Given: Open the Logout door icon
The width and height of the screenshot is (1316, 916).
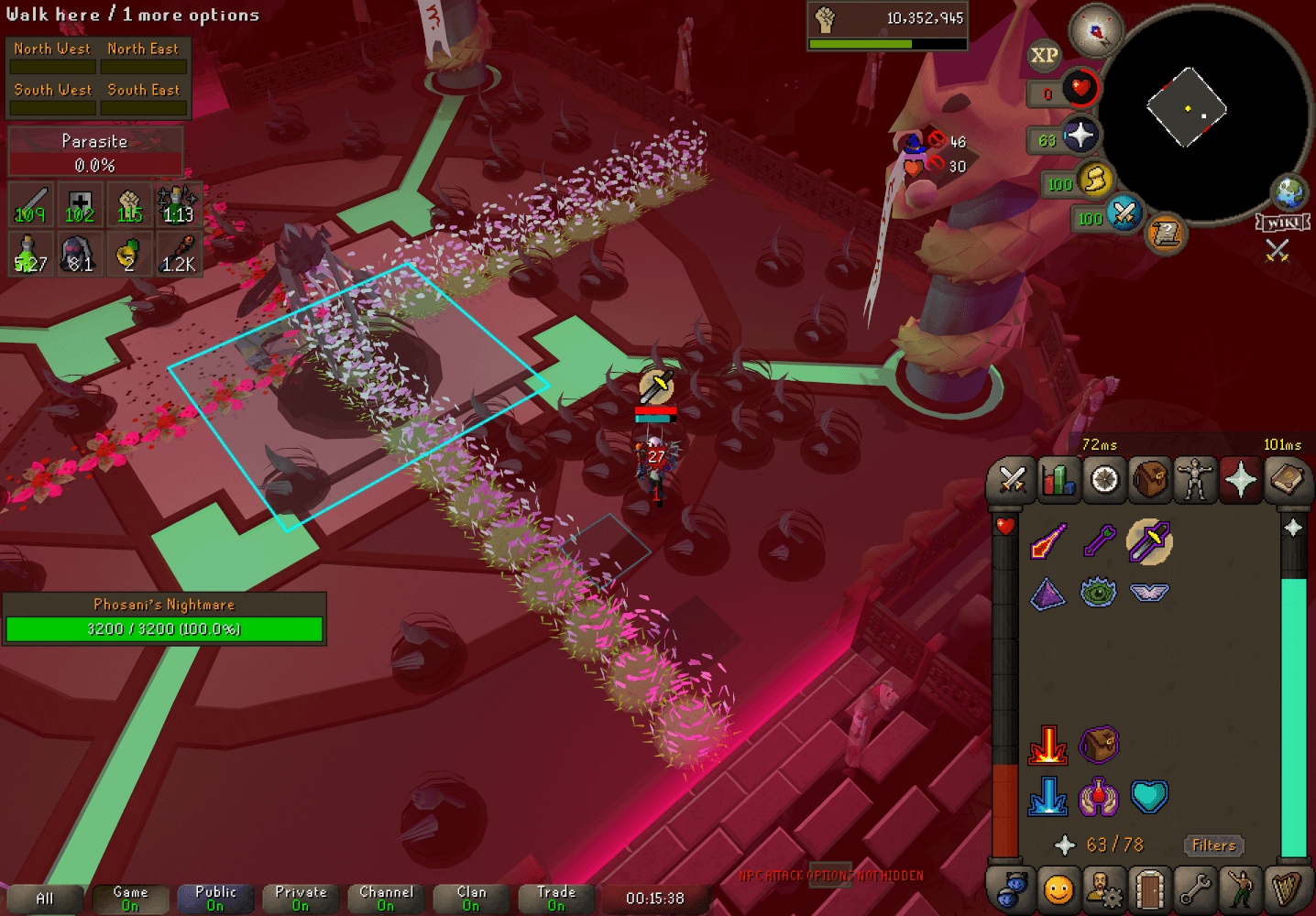Looking at the screenshot, I should [x=1150, y=887].
